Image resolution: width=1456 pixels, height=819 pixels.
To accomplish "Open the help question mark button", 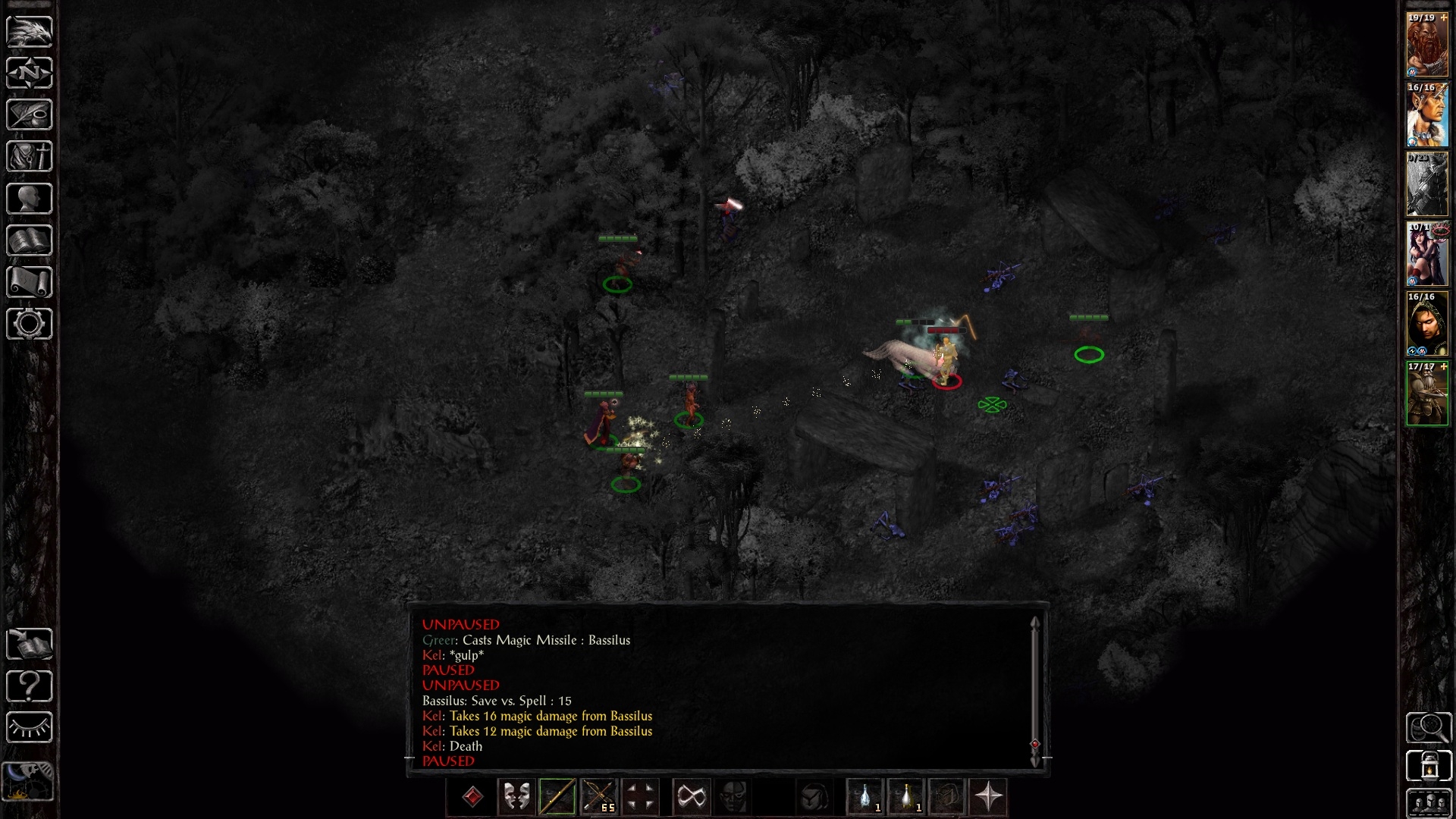I will (30, 686).
